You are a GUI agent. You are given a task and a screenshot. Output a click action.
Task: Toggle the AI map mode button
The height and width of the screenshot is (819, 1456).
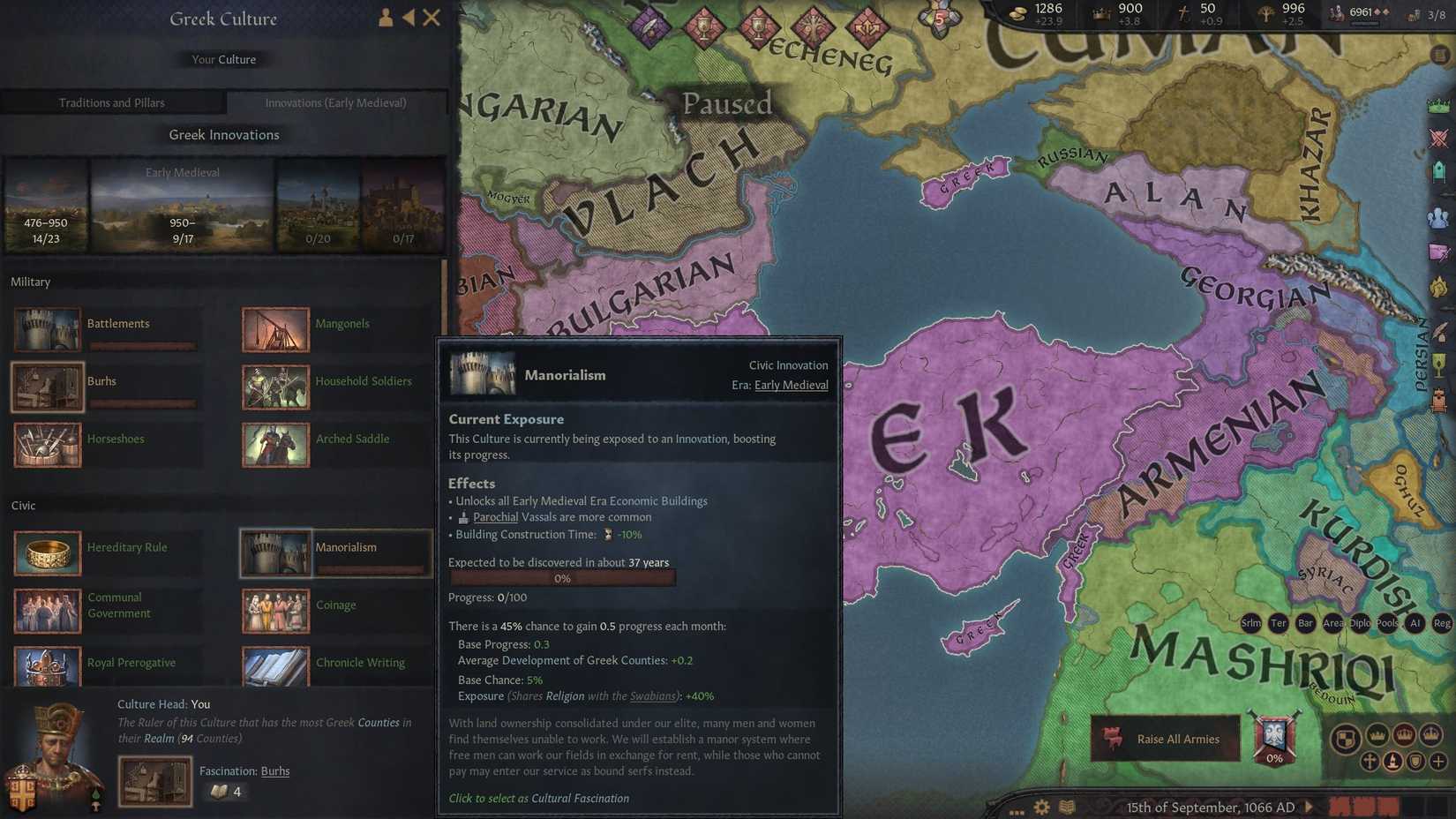[1415, 622]
